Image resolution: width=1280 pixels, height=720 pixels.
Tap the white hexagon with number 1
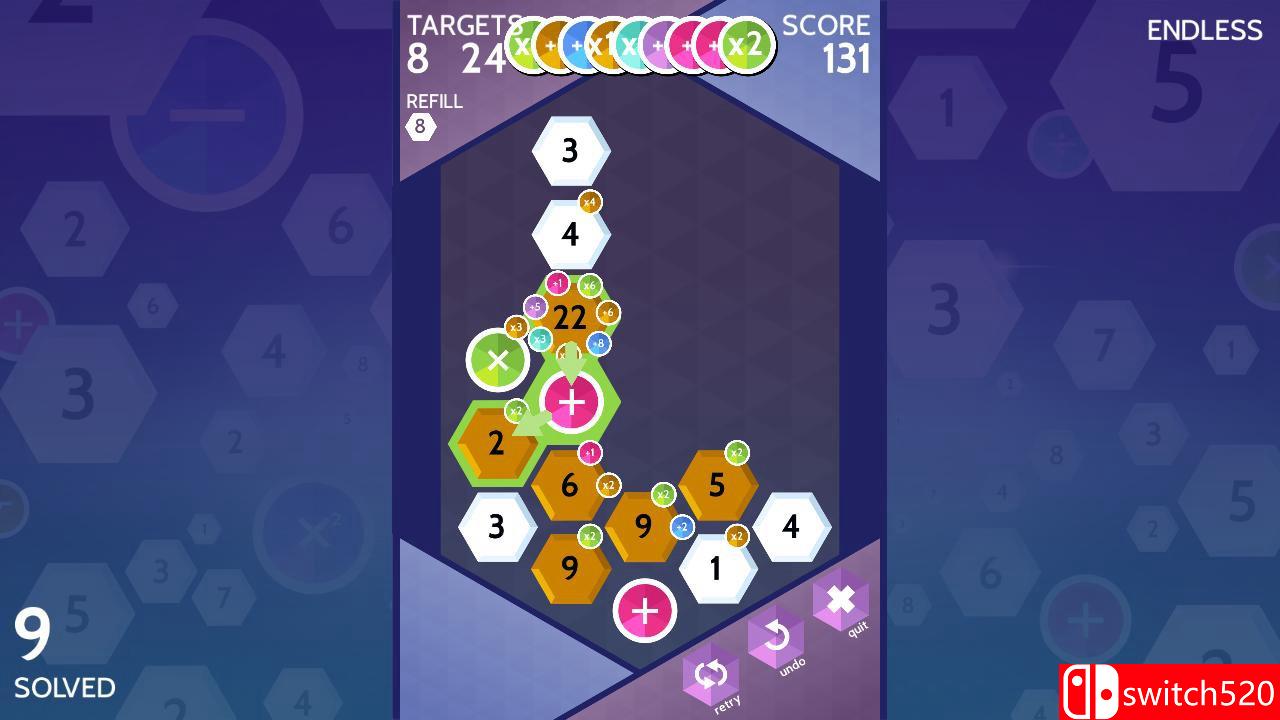click(x=715, y=567)
